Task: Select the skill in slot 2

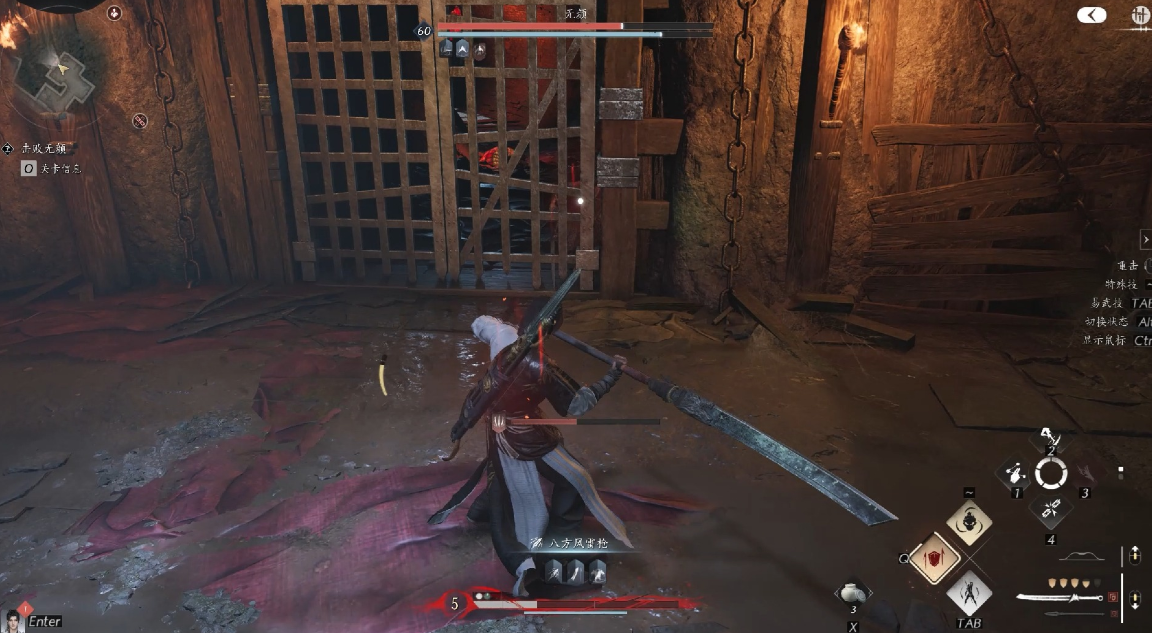Action: pyautogui.click(x=1050, y=440)
